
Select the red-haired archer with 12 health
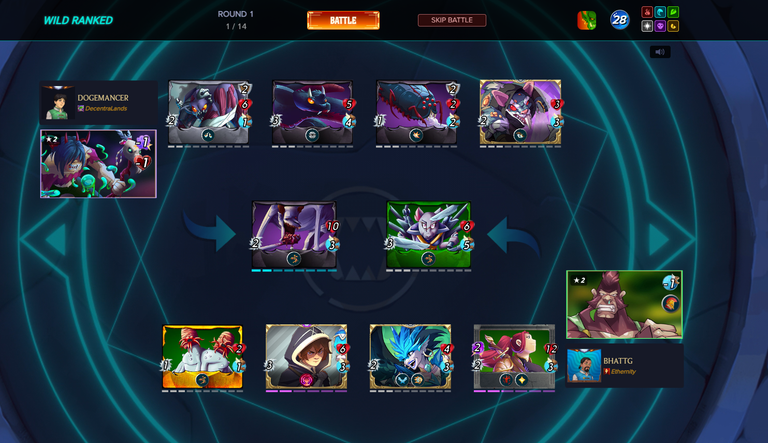514,357
